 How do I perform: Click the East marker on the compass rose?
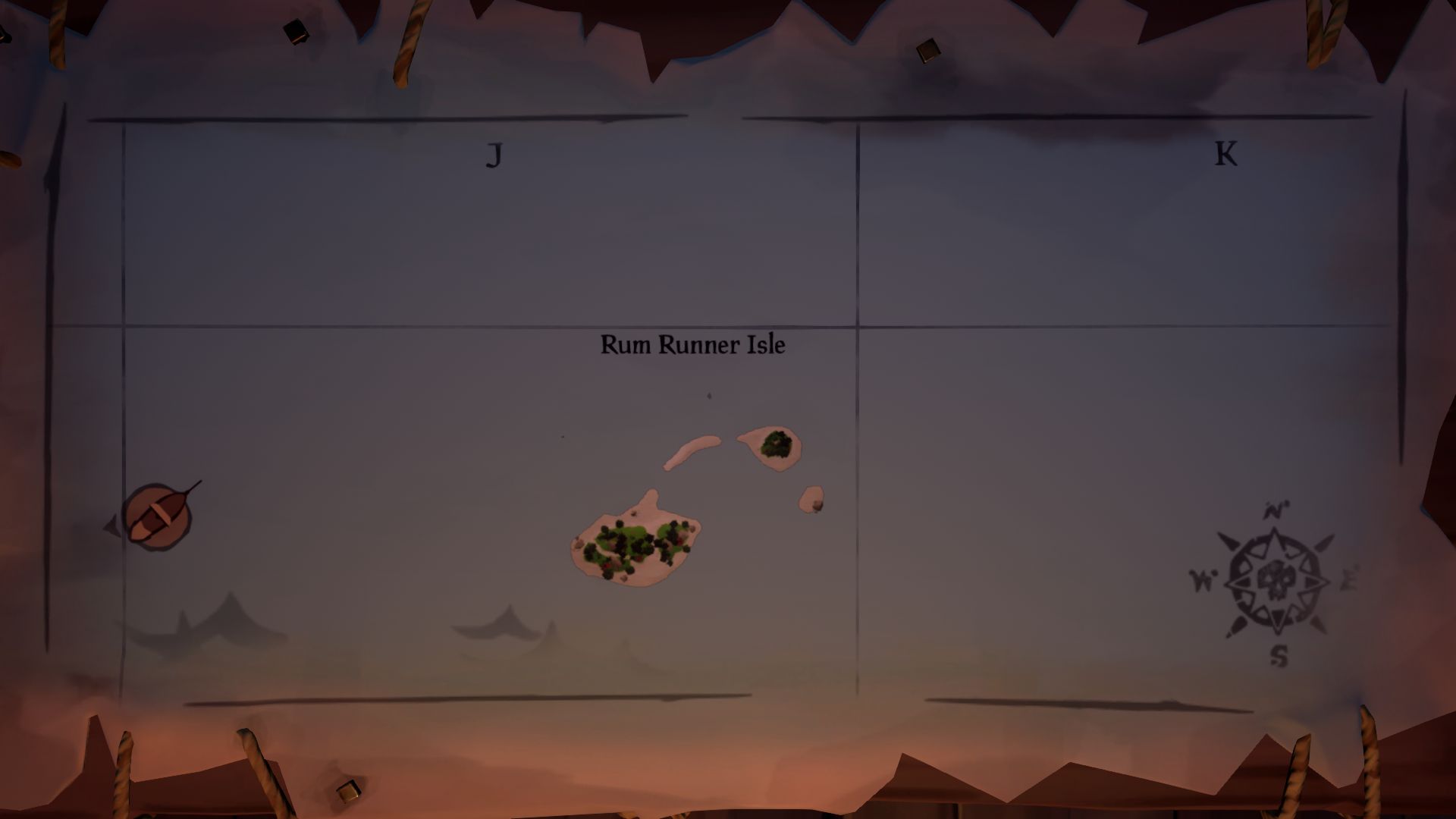(1349, 579)
